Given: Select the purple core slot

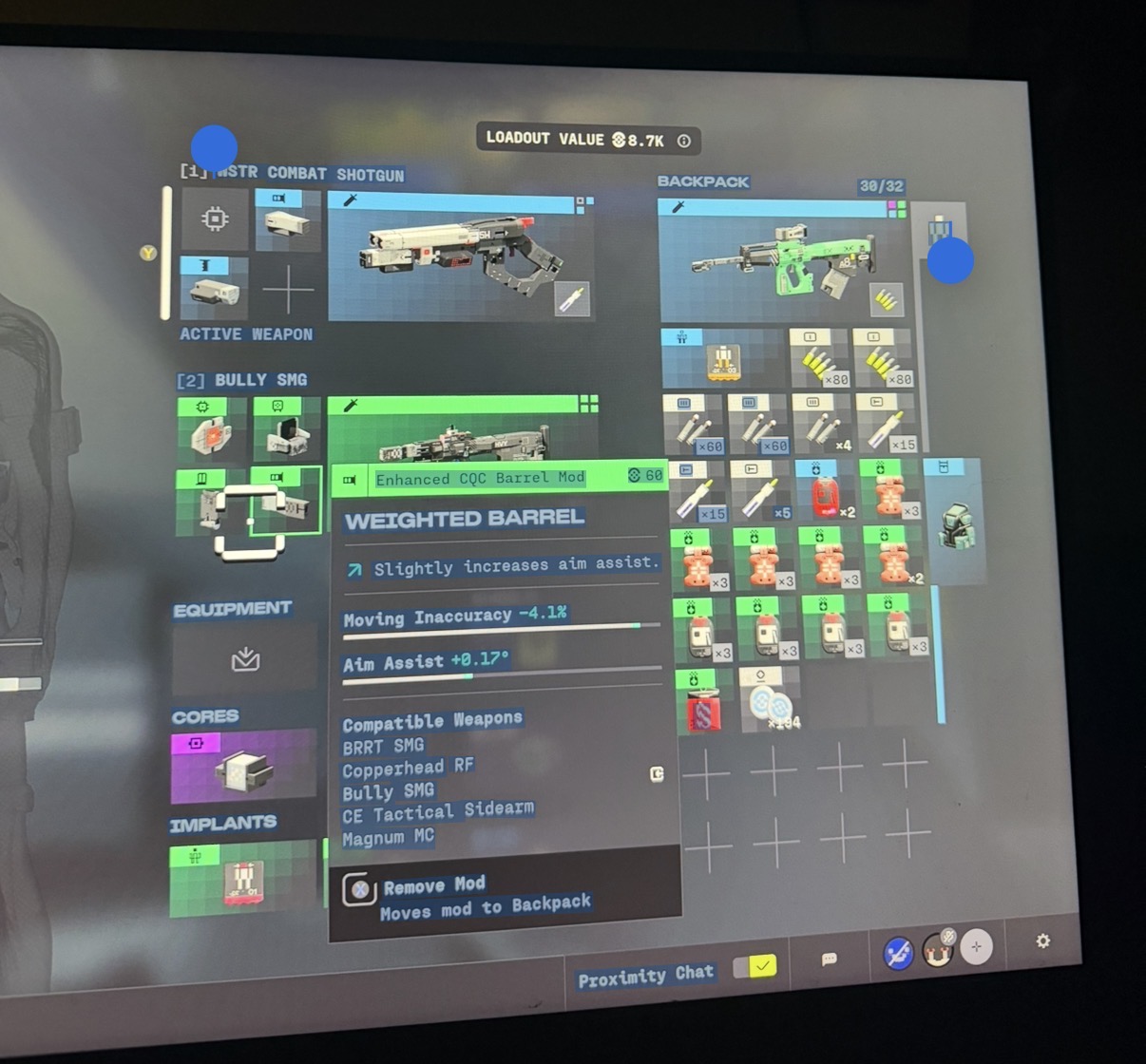Looking at the screenshot, I should [243, 767].
